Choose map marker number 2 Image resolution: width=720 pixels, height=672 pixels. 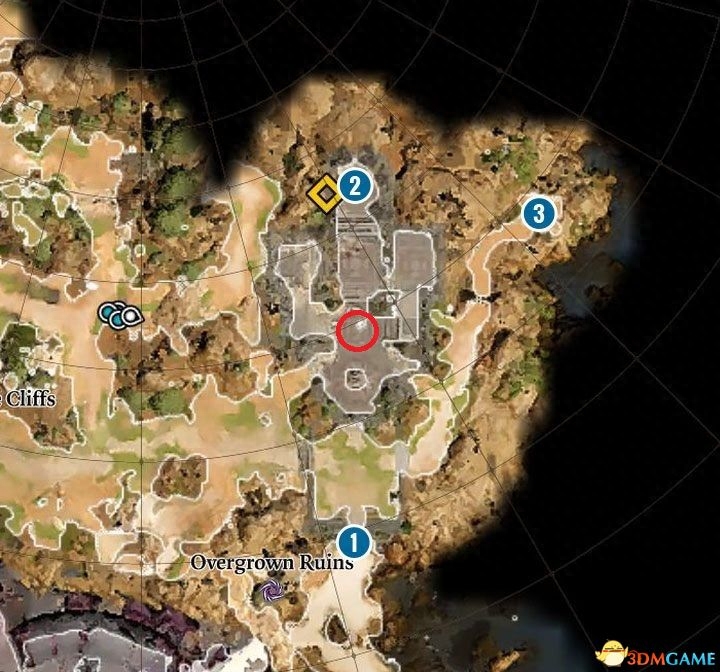coord(354,184)
